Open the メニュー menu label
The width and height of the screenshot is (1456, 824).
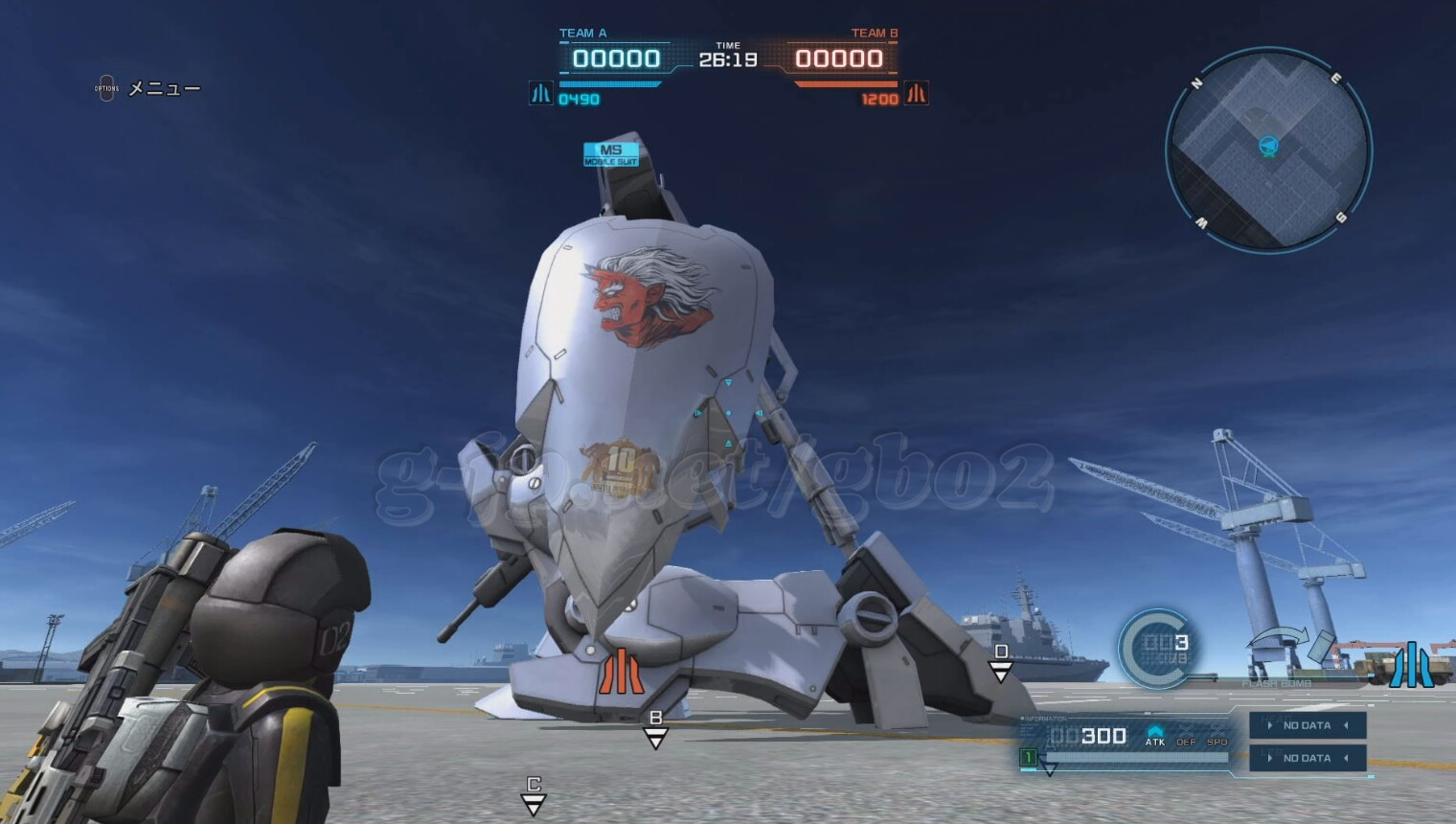[x=164, y=89]
